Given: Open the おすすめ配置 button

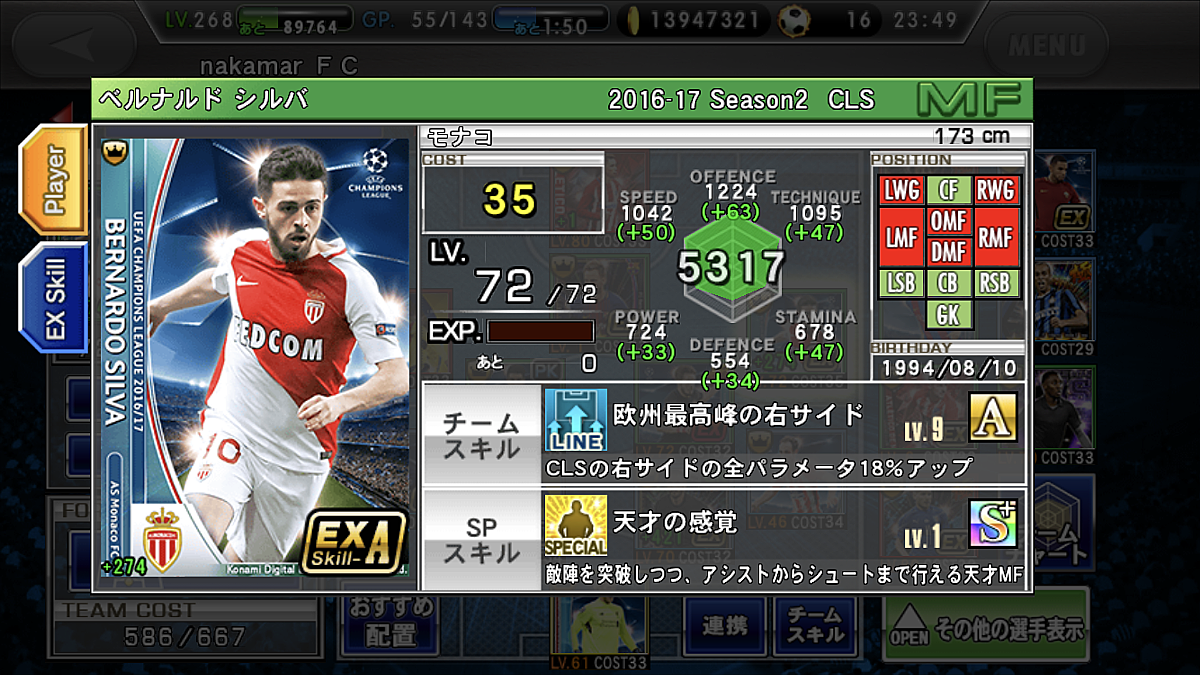Looking at the screenshot, I should 390,622.
